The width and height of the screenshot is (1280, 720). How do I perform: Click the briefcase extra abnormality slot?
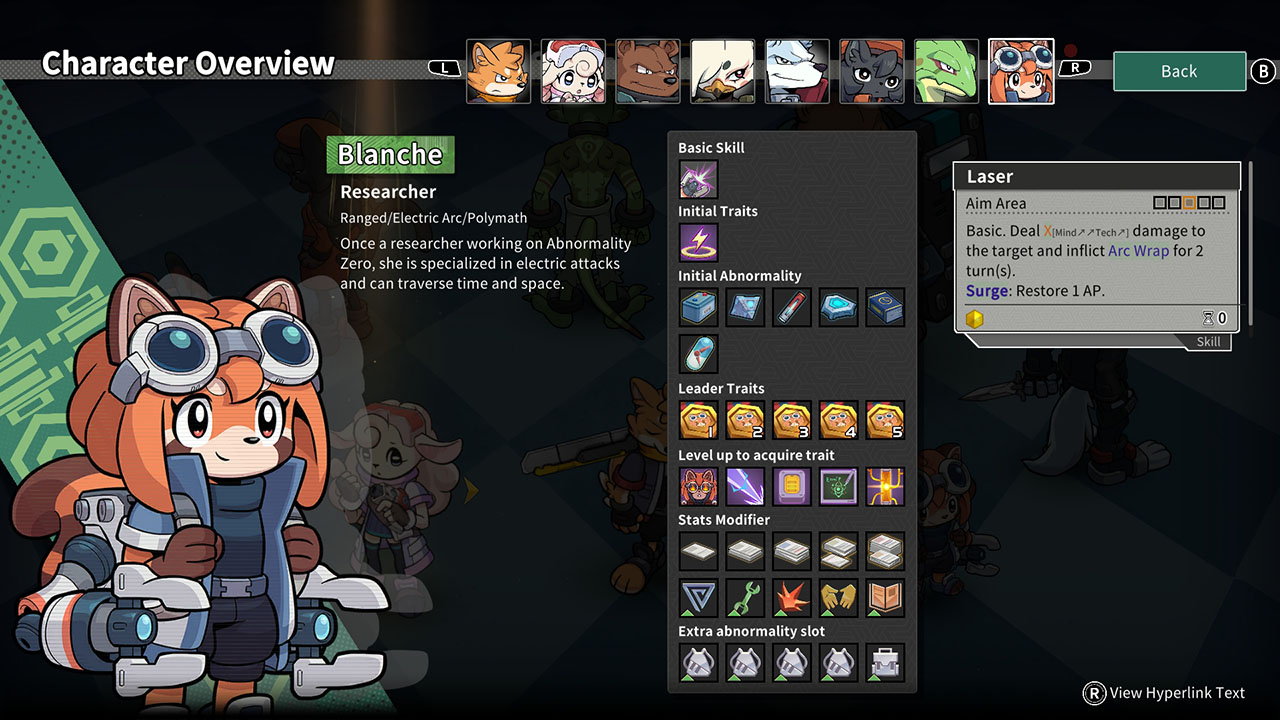coord(885,662)
